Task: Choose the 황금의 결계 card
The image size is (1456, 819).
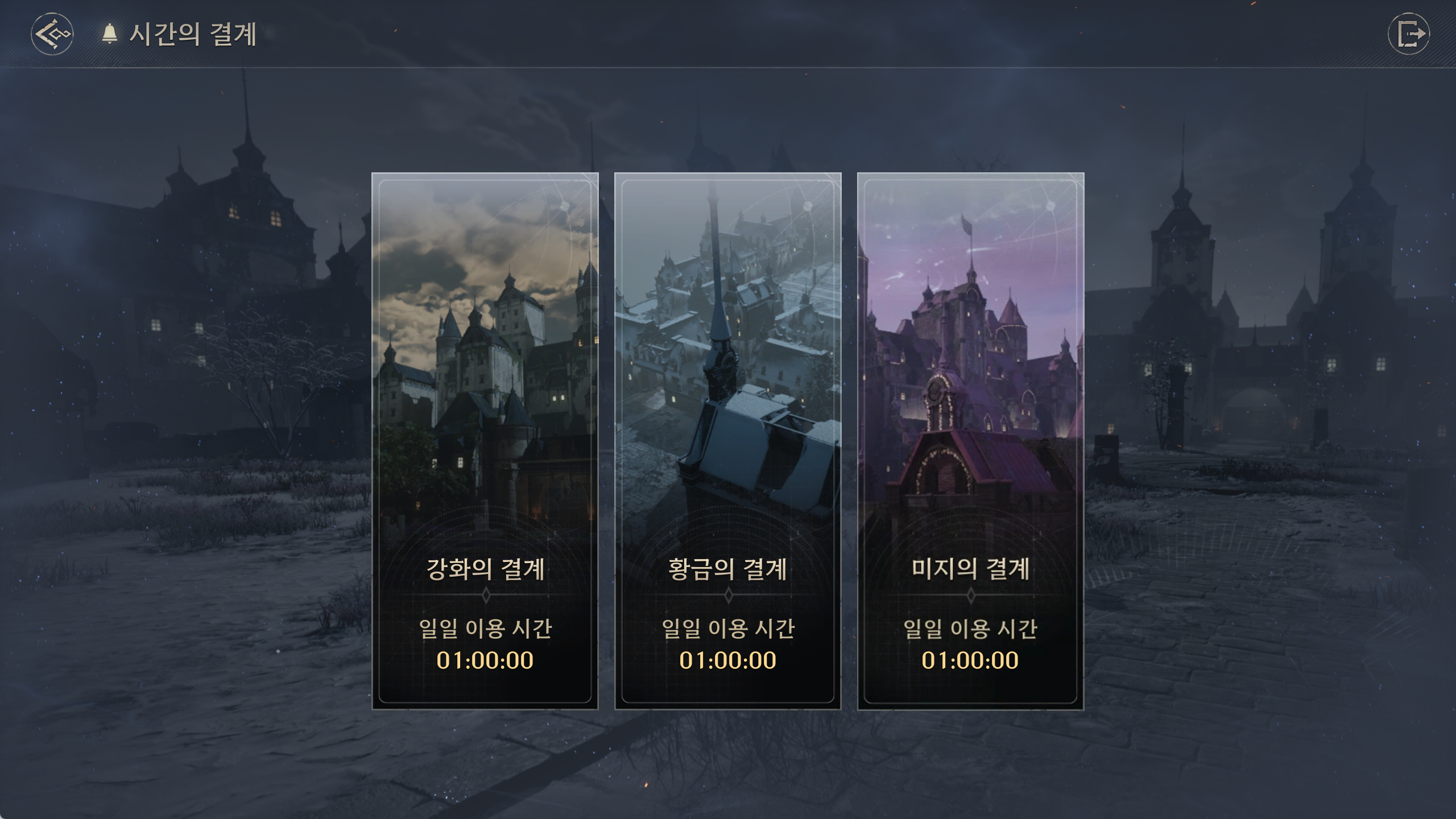Action: (x=727, y=441)
